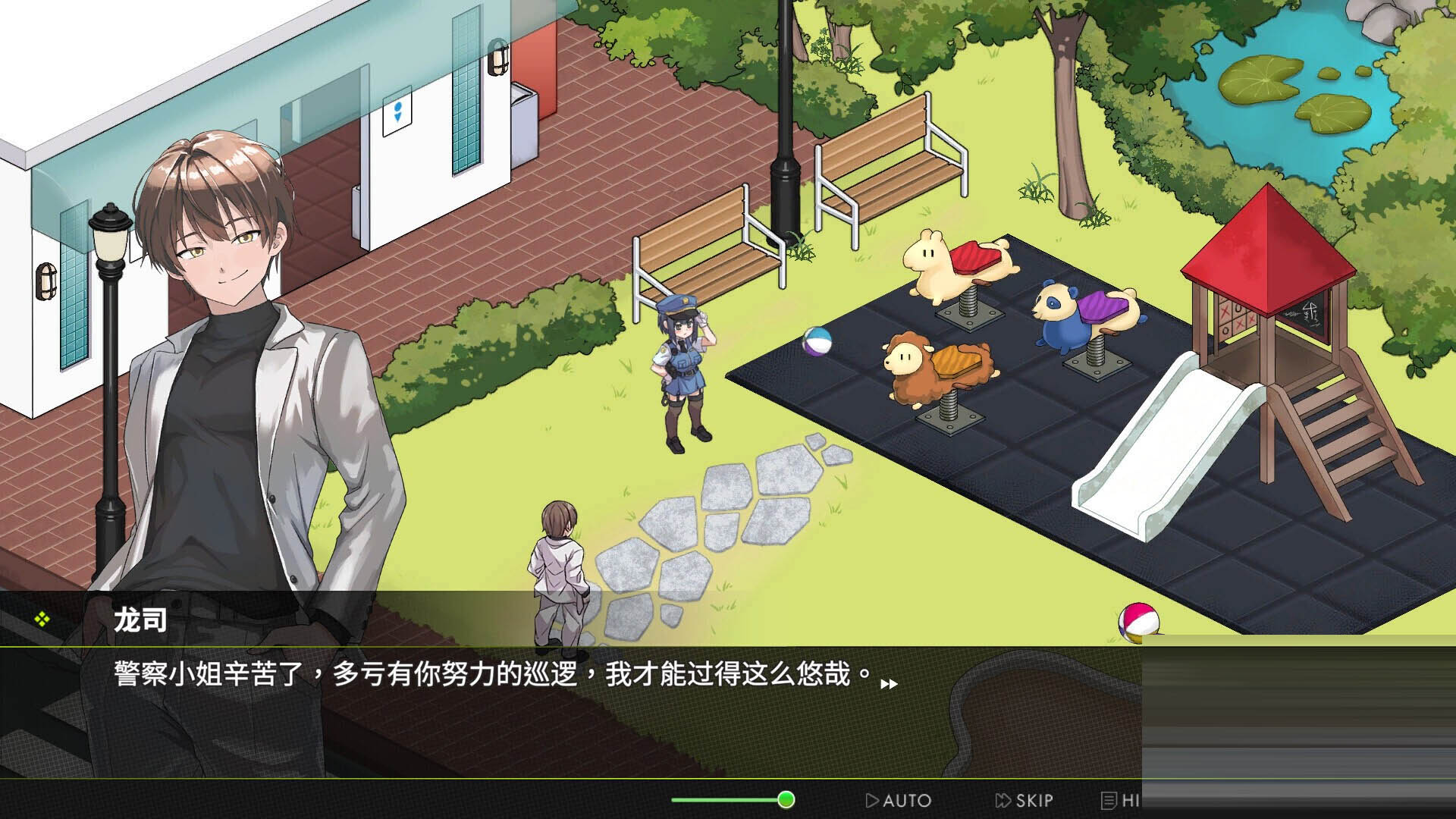Click the AUTO play icon
The image size is (1456, 819).
coord(874,801)
